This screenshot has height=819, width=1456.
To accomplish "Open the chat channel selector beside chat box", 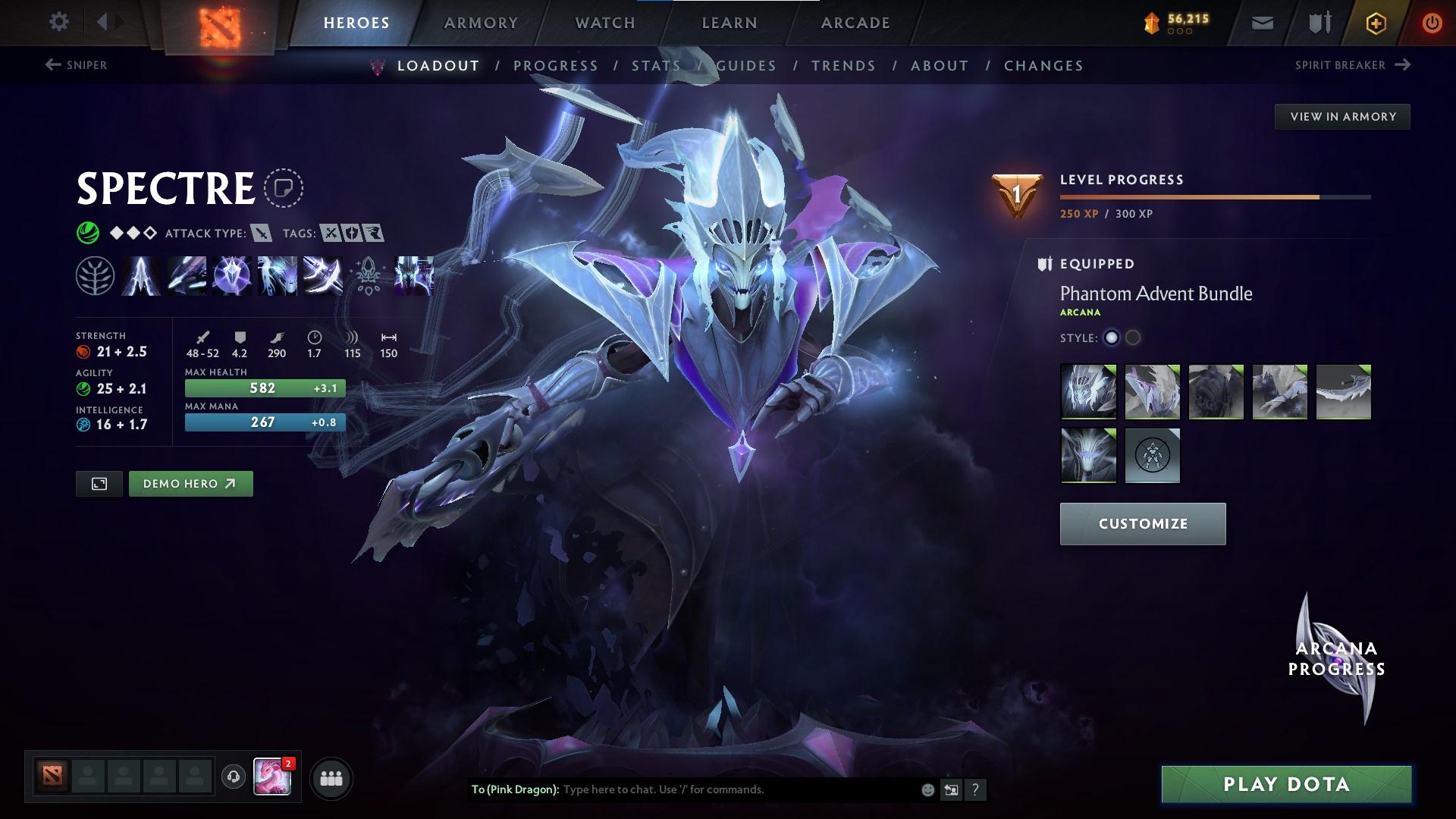I will point(951,789).
